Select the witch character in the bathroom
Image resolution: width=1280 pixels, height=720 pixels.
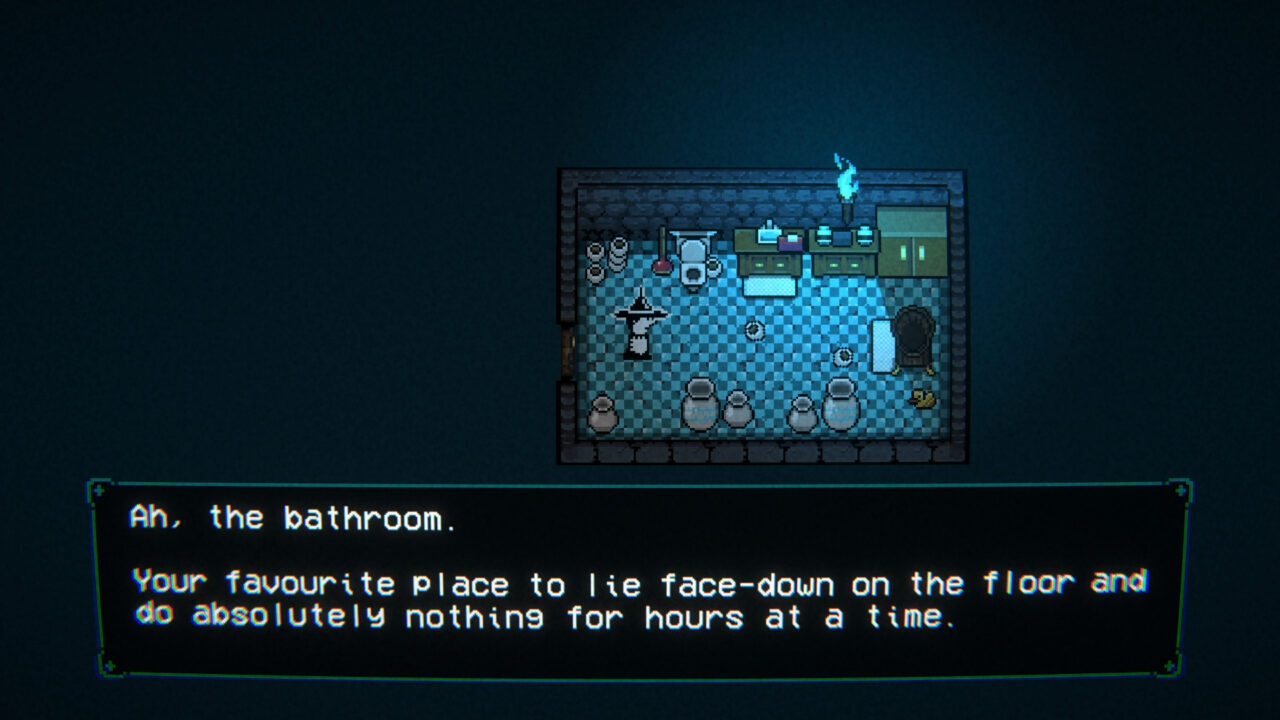coord(640,324)
